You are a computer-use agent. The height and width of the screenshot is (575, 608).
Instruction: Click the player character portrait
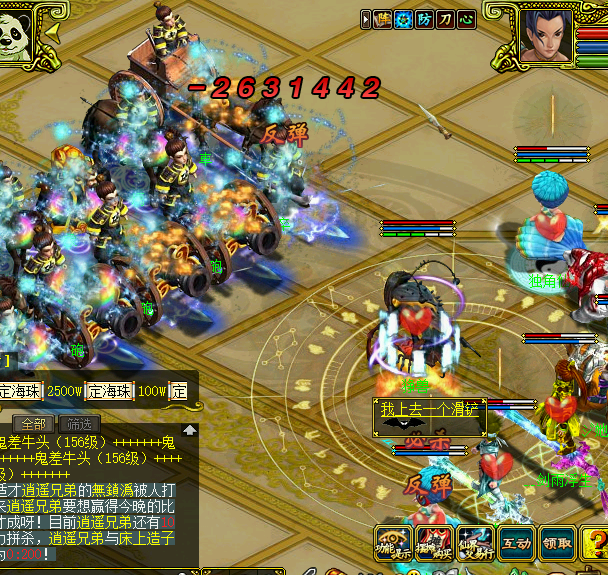tap(546, 36)
